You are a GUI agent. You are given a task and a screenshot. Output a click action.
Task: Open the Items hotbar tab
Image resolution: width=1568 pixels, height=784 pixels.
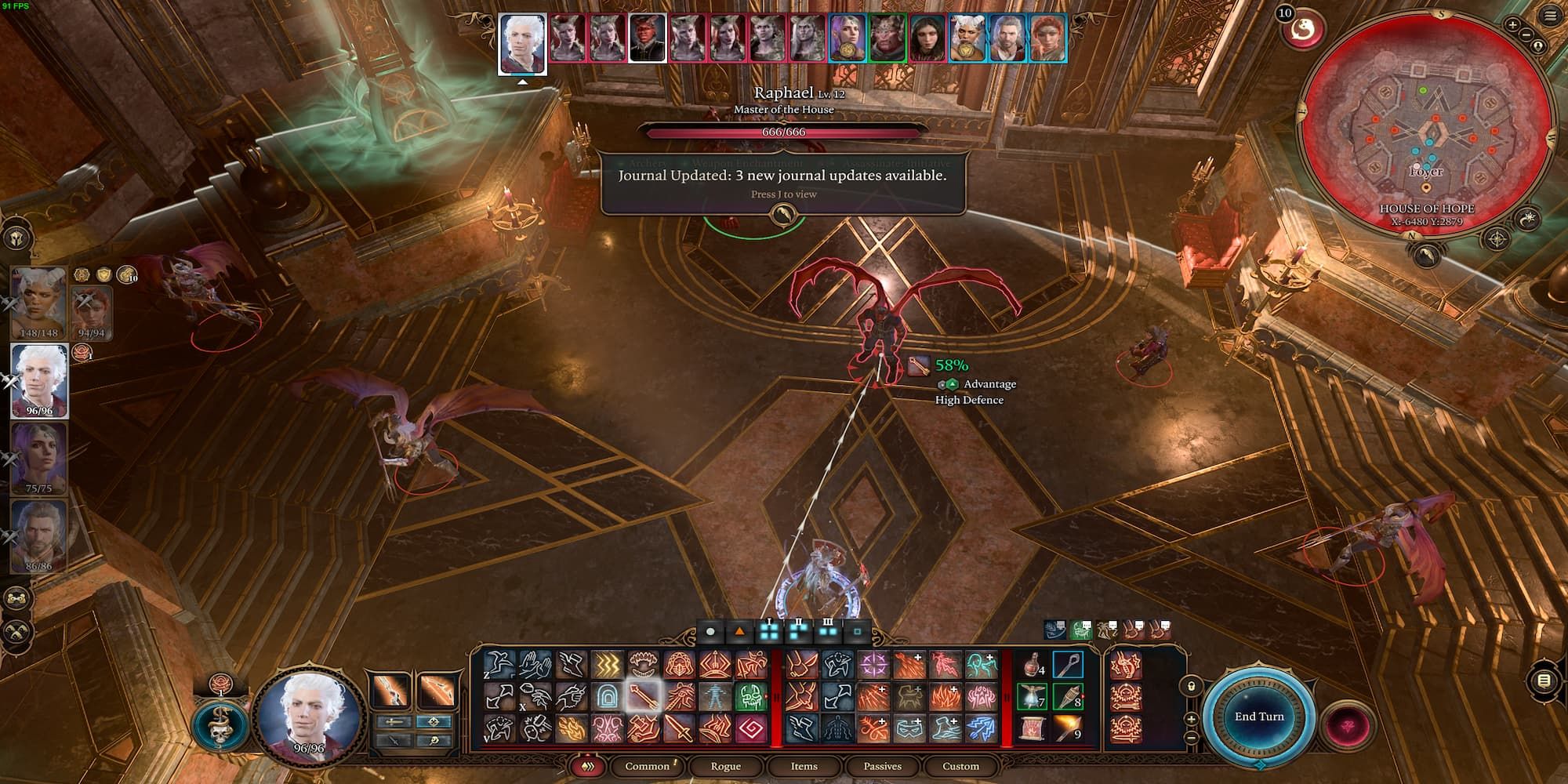[804, 766]
